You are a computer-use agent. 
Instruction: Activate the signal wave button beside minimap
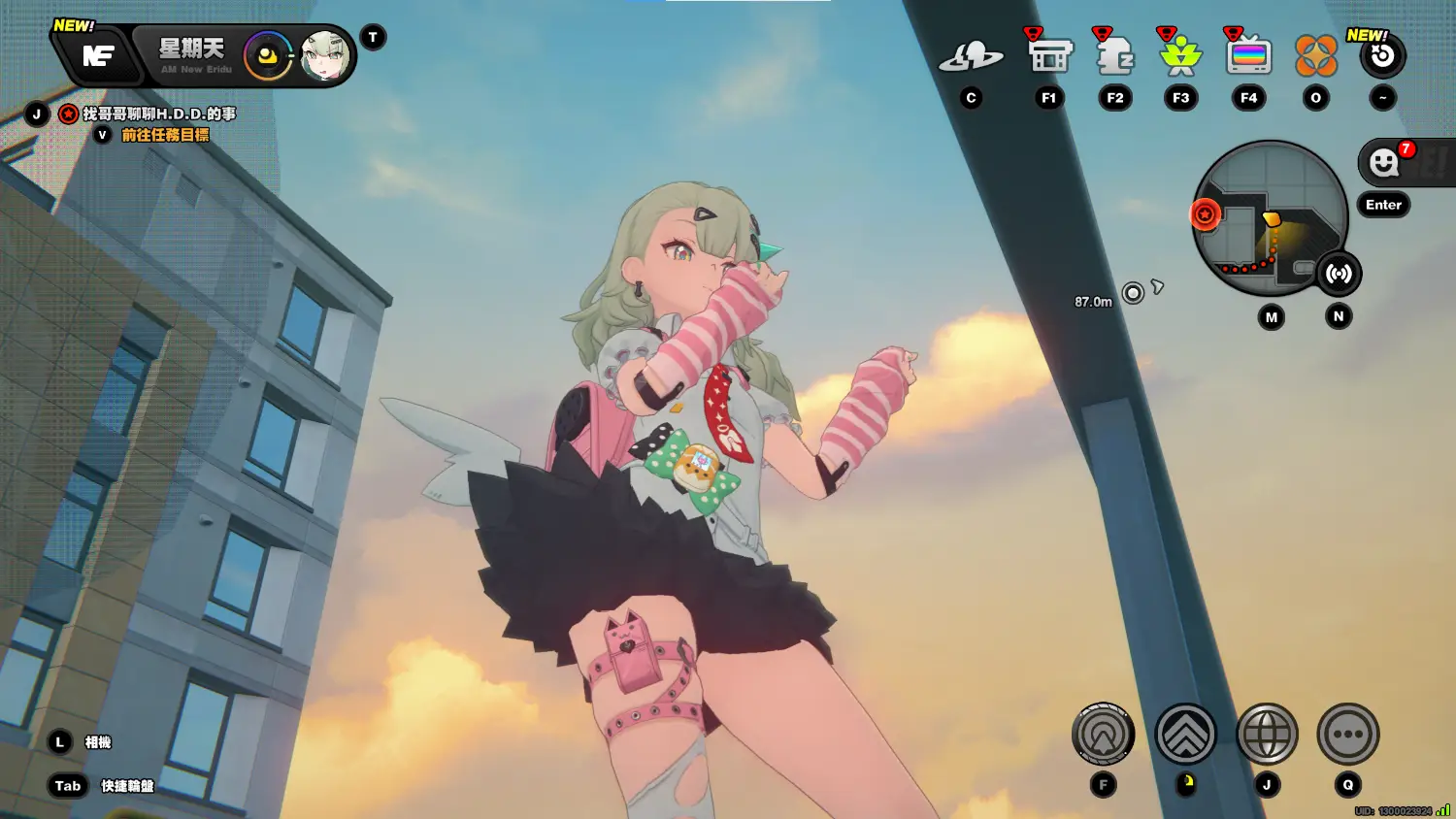(x=1339, y=274)
